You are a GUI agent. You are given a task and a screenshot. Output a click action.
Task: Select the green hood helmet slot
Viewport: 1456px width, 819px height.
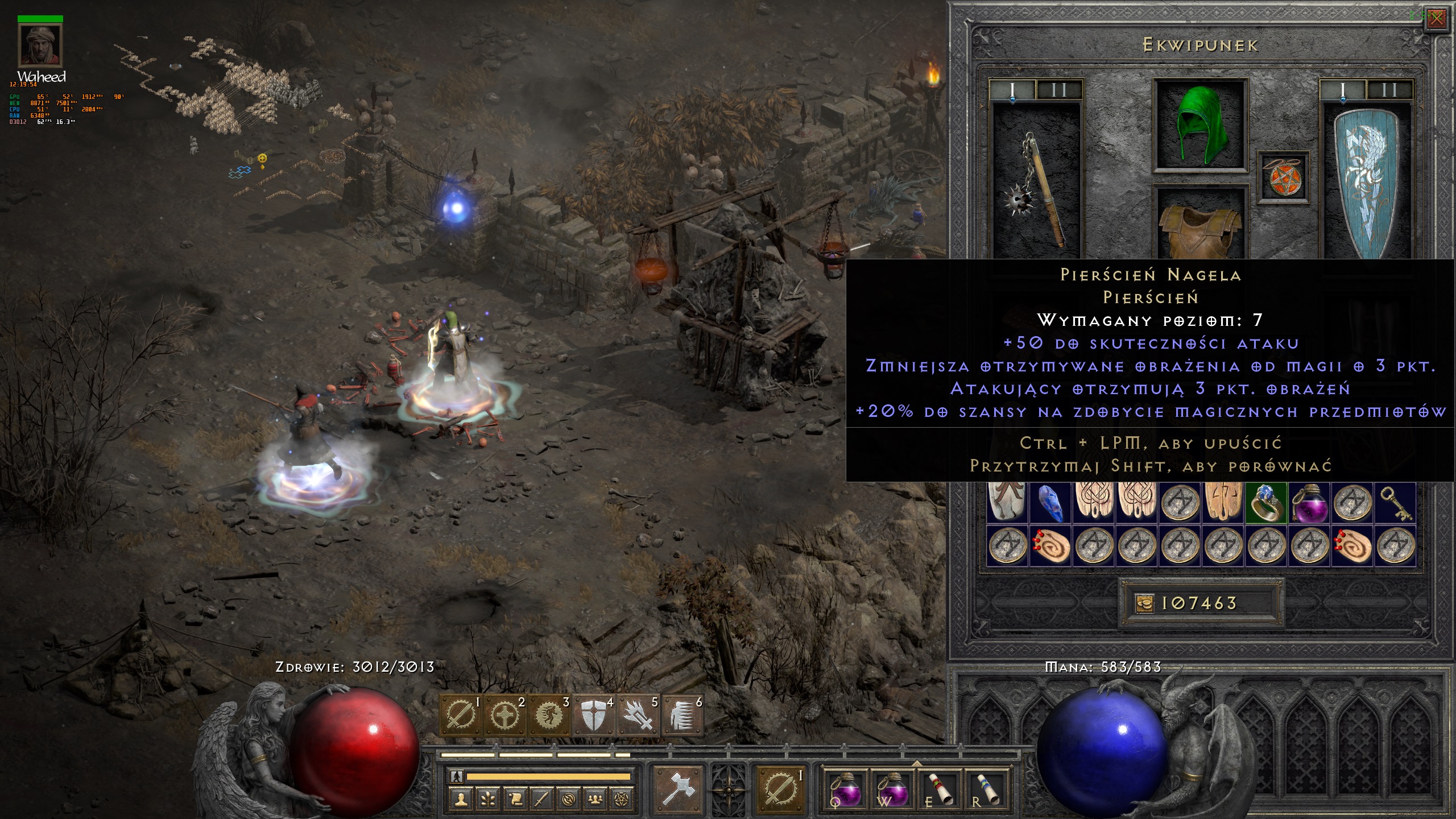pyautogui.click(x=1200, y=126)
